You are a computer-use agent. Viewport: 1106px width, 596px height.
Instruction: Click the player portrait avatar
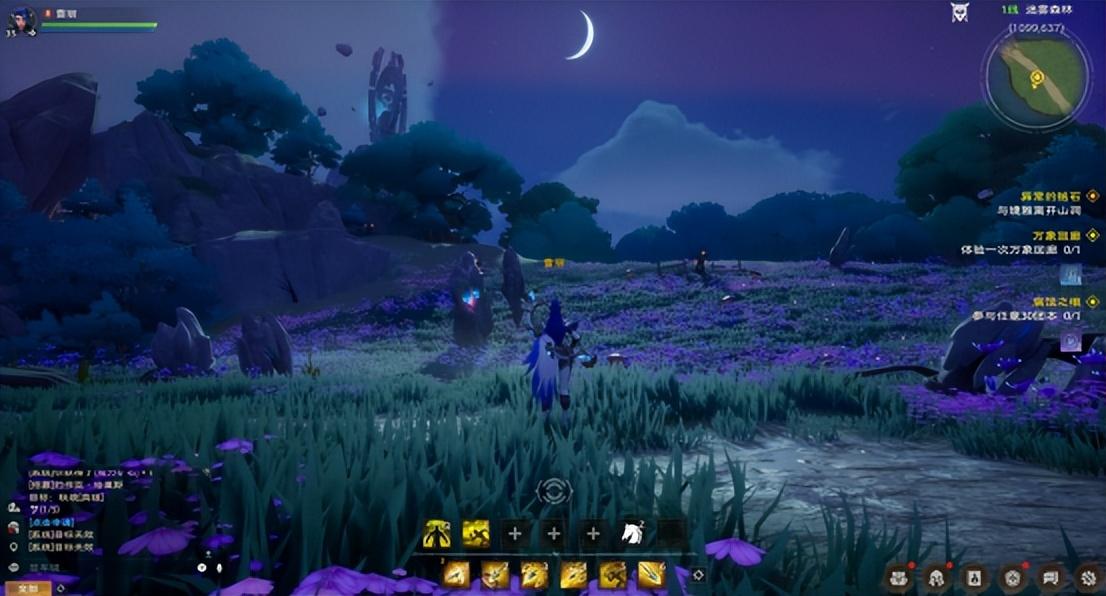[21, 19]
